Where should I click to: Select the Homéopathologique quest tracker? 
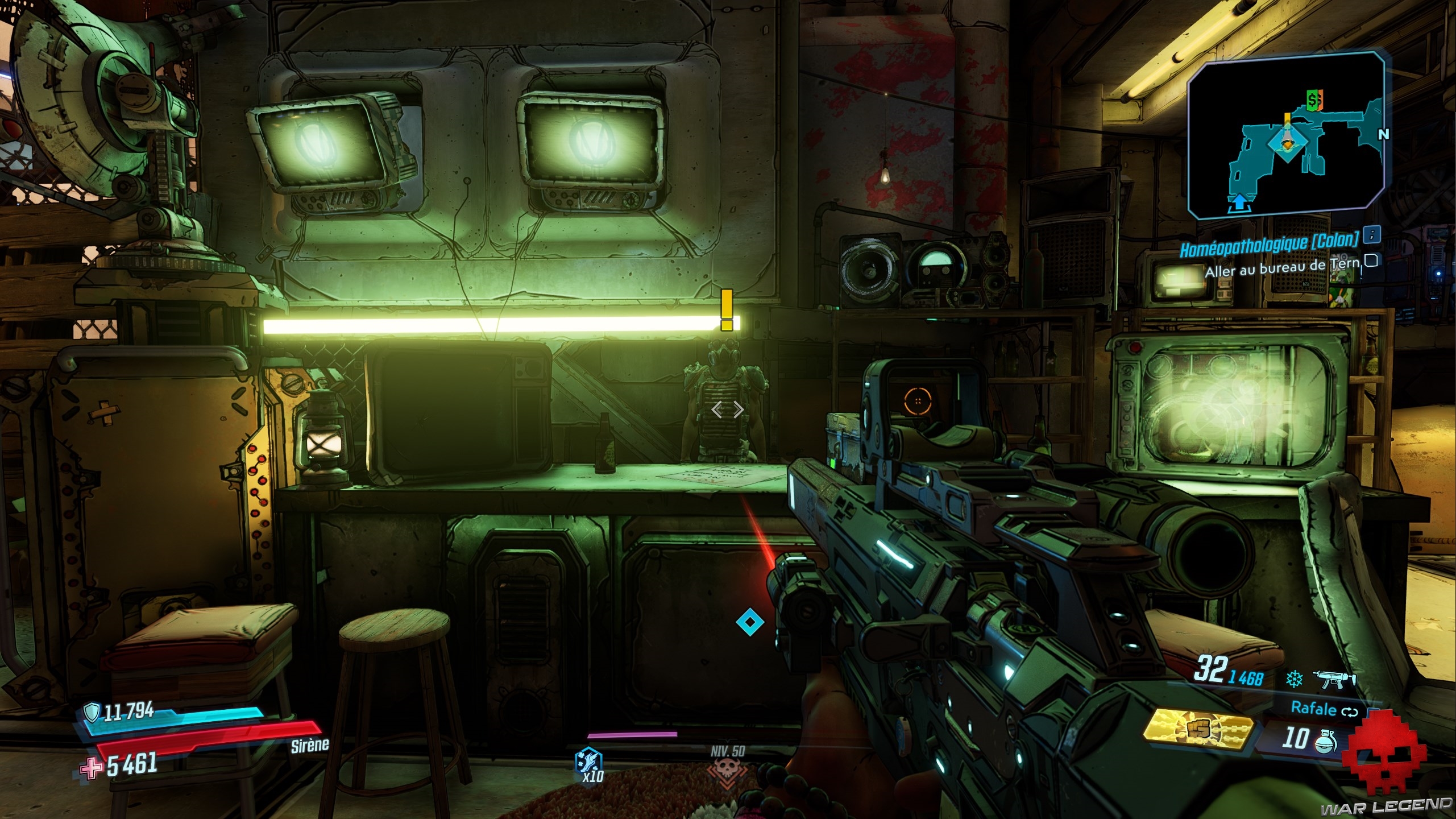pyautogui.click(x=1269, y=245)
